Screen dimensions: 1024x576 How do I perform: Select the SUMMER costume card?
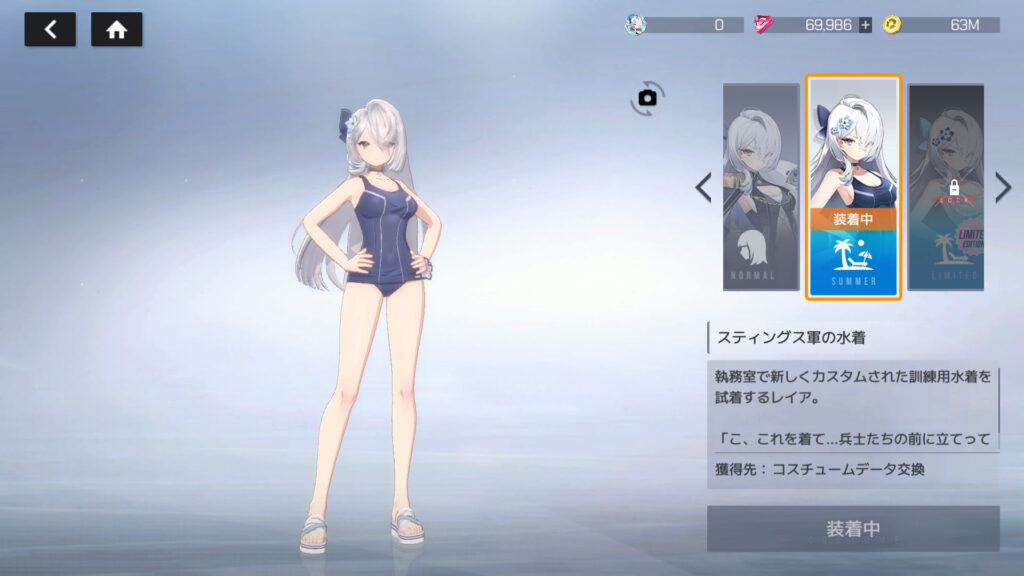pos(853,187)
